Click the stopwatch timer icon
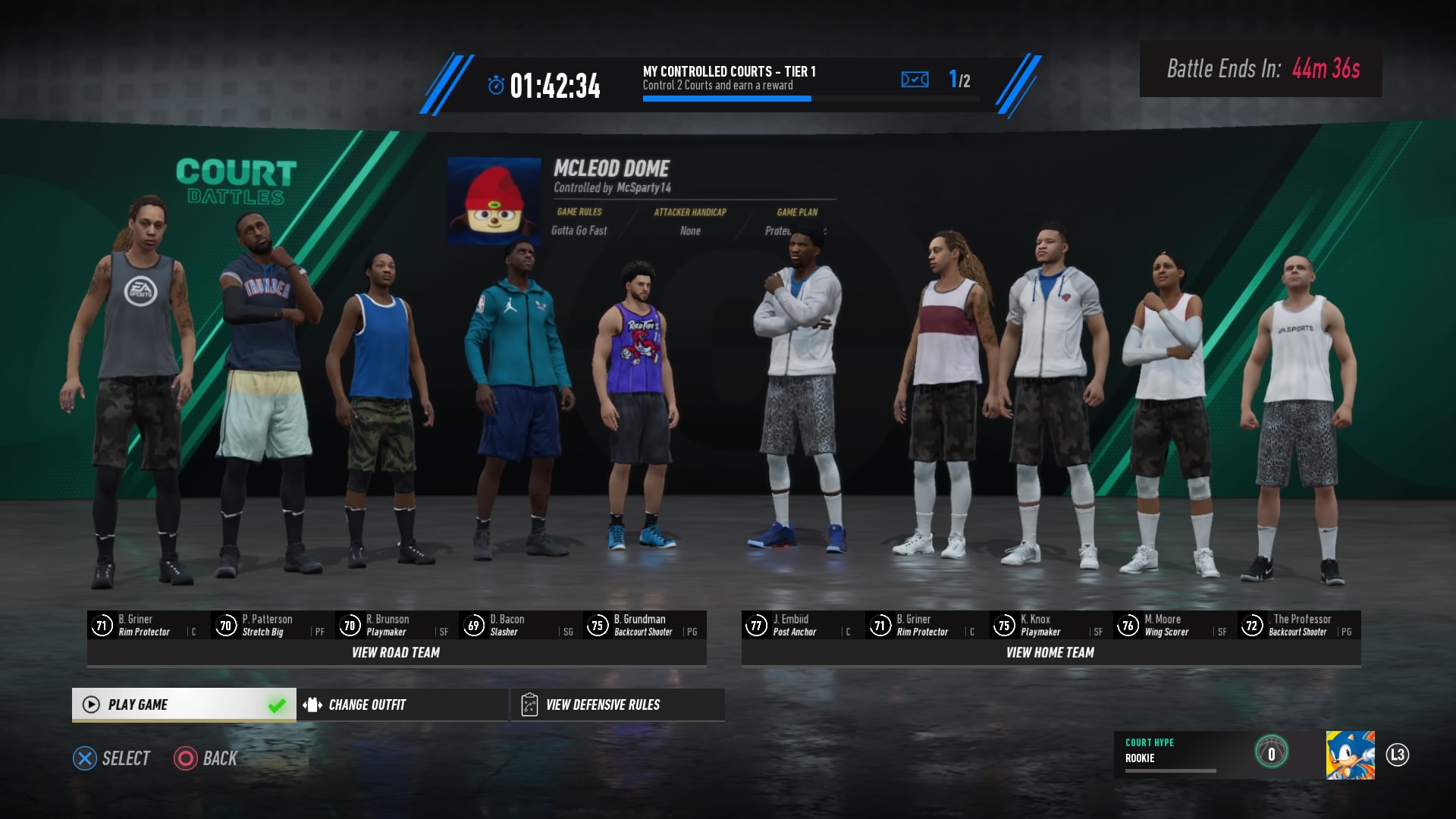The height and width of the screenshot is (819, 1456). coord(497,86)
